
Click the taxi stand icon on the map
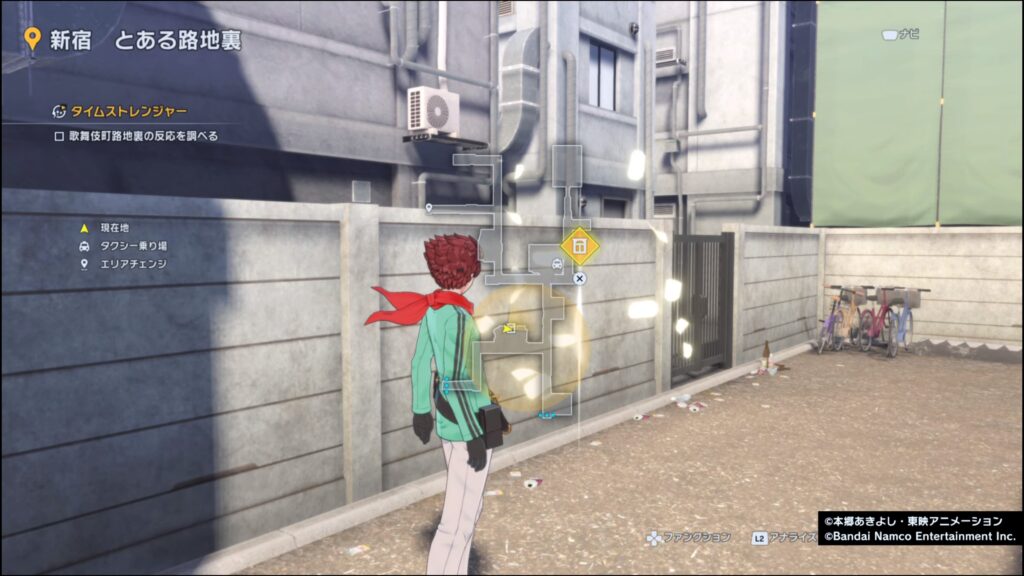coord(556,264)
